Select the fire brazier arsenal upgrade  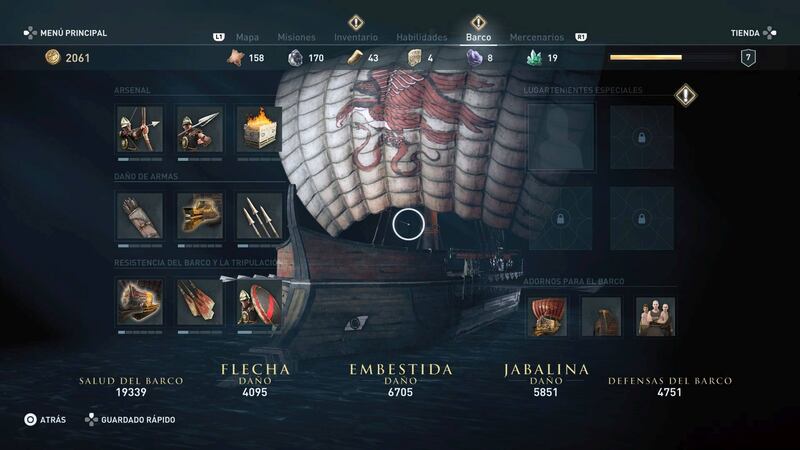pyautogui.click(x=259, y=129)
